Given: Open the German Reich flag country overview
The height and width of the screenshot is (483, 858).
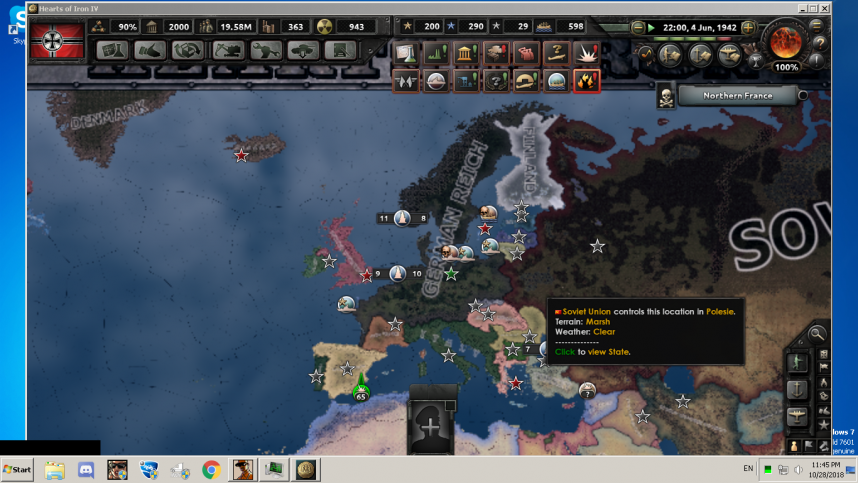Looking at the screenshot, I should pos(56,42).
